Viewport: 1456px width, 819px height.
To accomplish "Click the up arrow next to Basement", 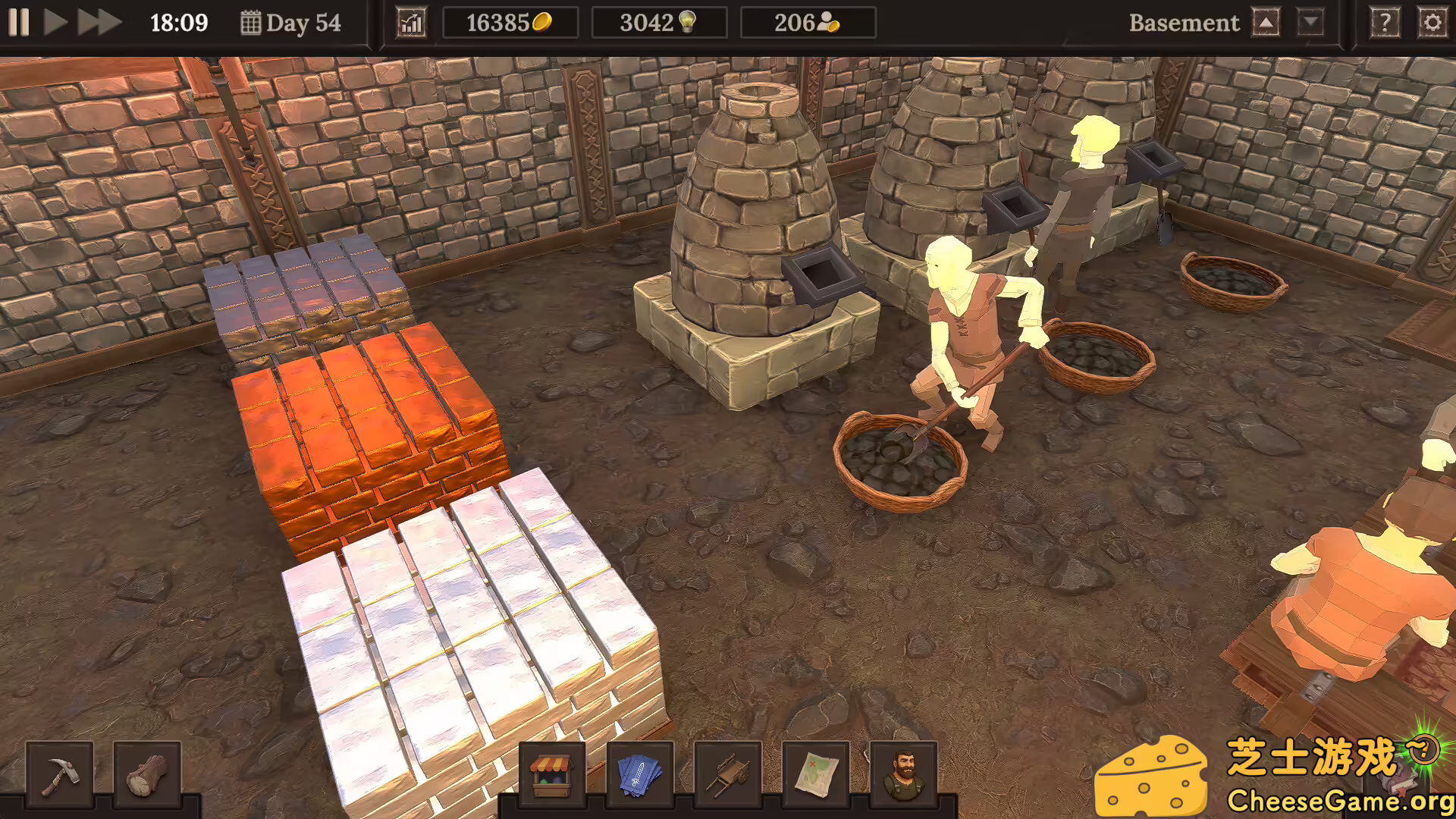I will tap(1266, 22).
